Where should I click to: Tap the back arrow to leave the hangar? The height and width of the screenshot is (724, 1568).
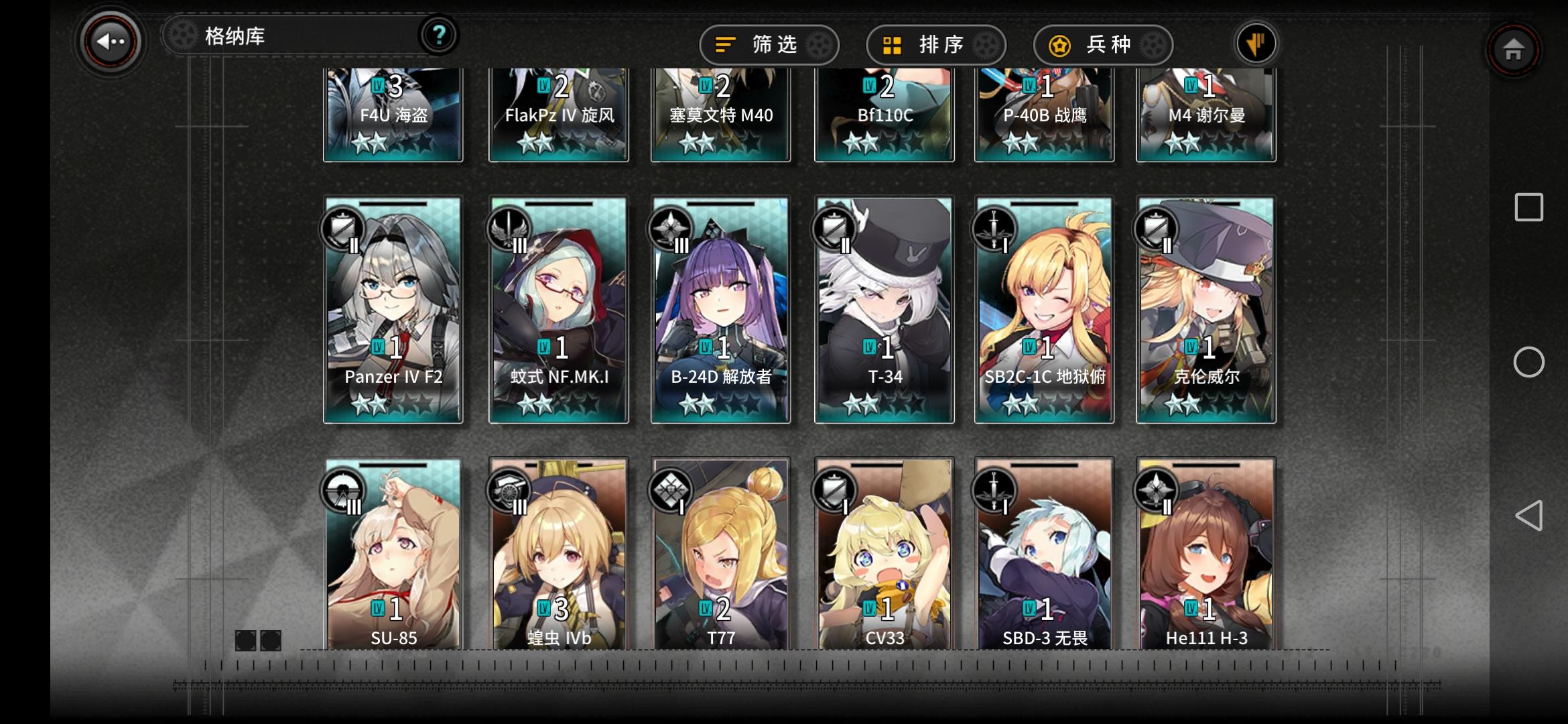(x=109, y=42)
